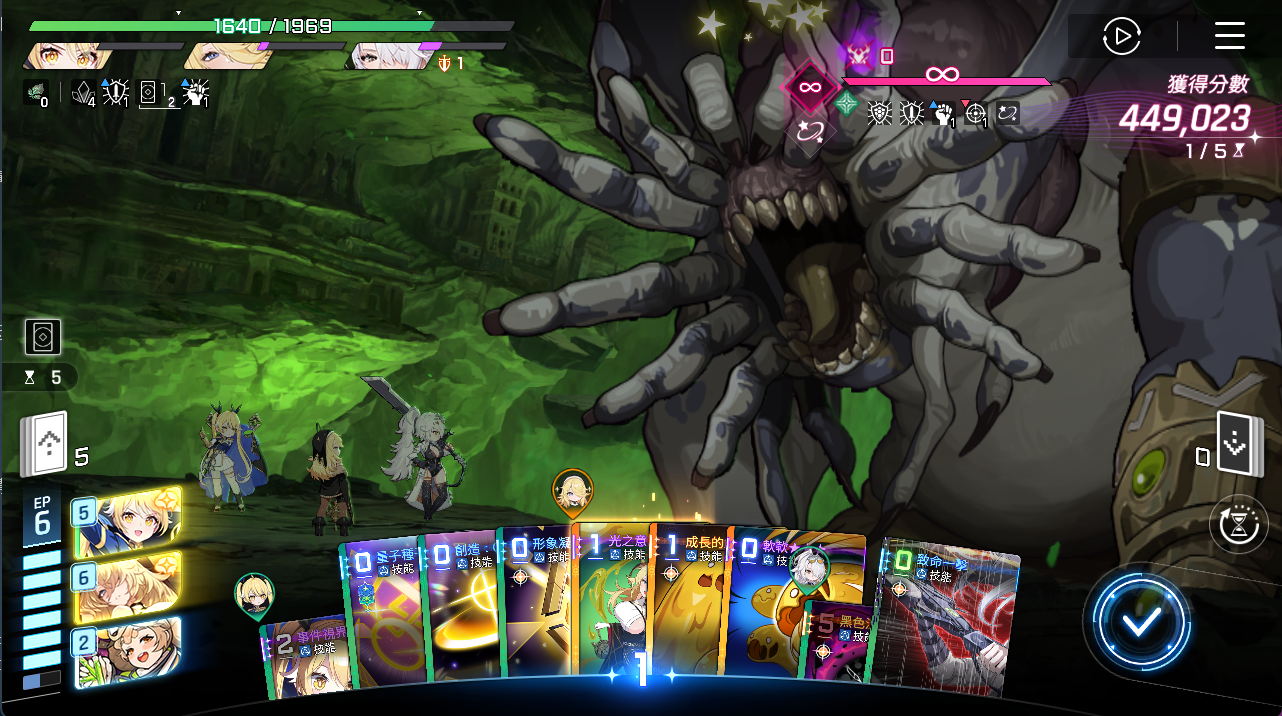The width and height of the screenshot is (1282, 716).
Task: Select the cost 6 sleeping character skill portrait
Action: [127, 586]
